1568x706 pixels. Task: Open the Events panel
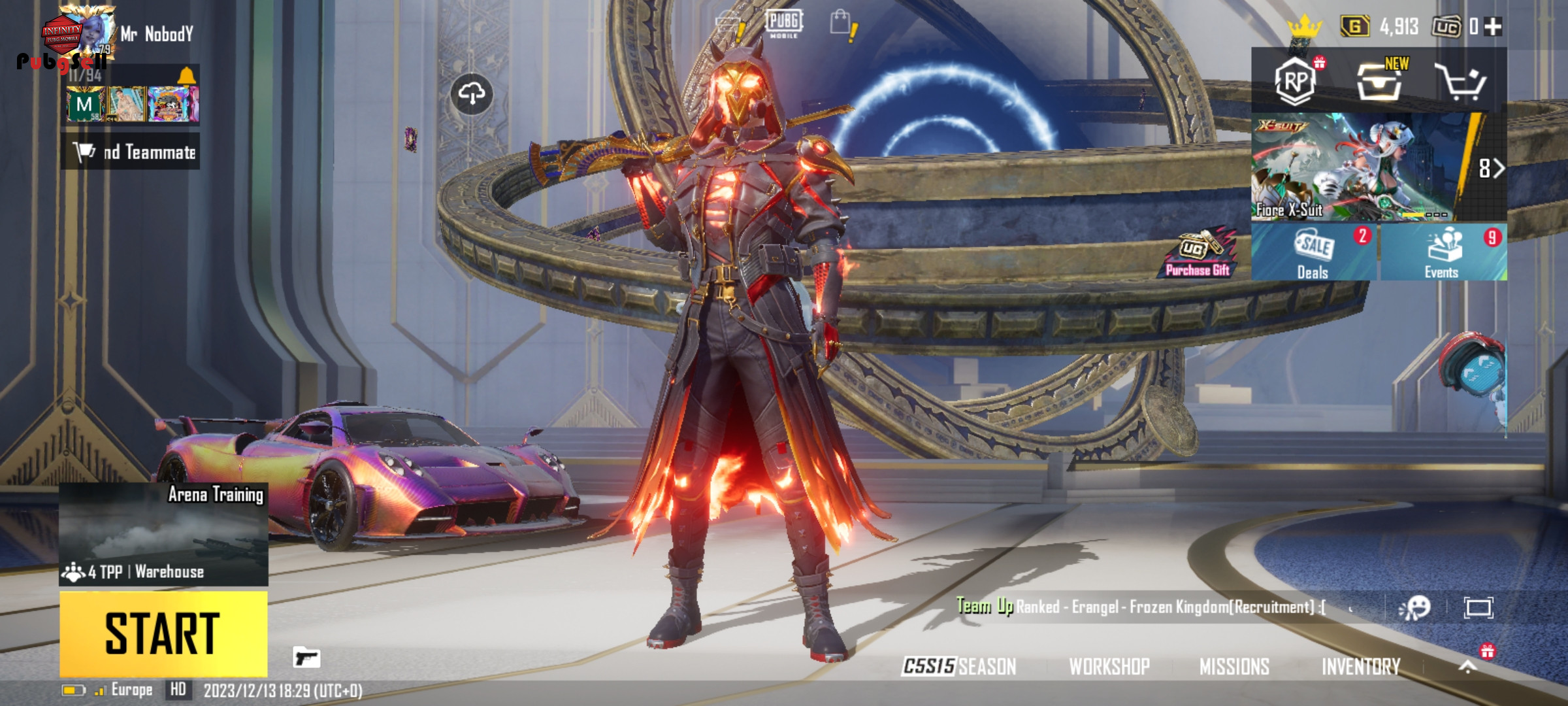coord(1443,253)
